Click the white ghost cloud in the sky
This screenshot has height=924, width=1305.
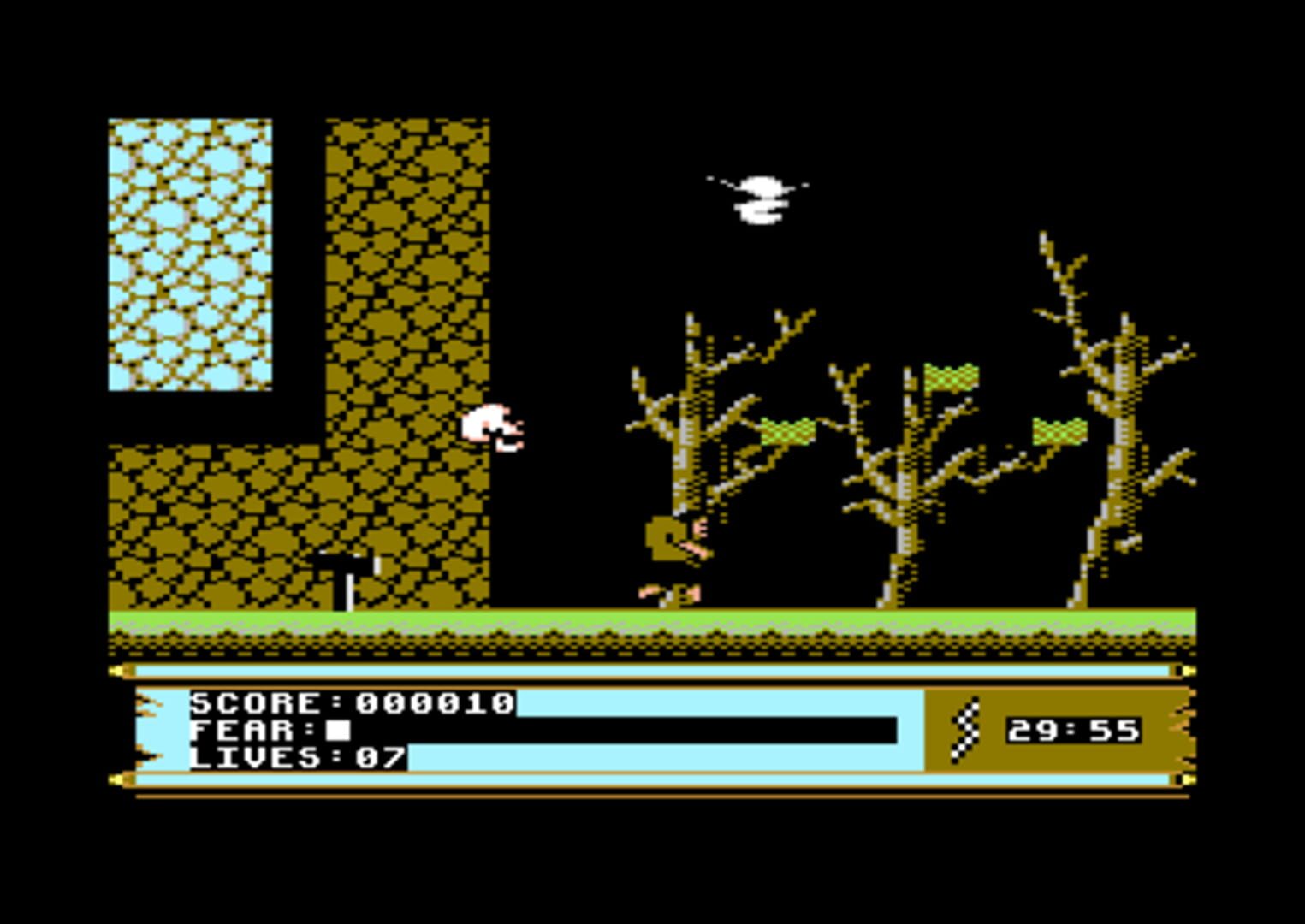coord(760,198)
